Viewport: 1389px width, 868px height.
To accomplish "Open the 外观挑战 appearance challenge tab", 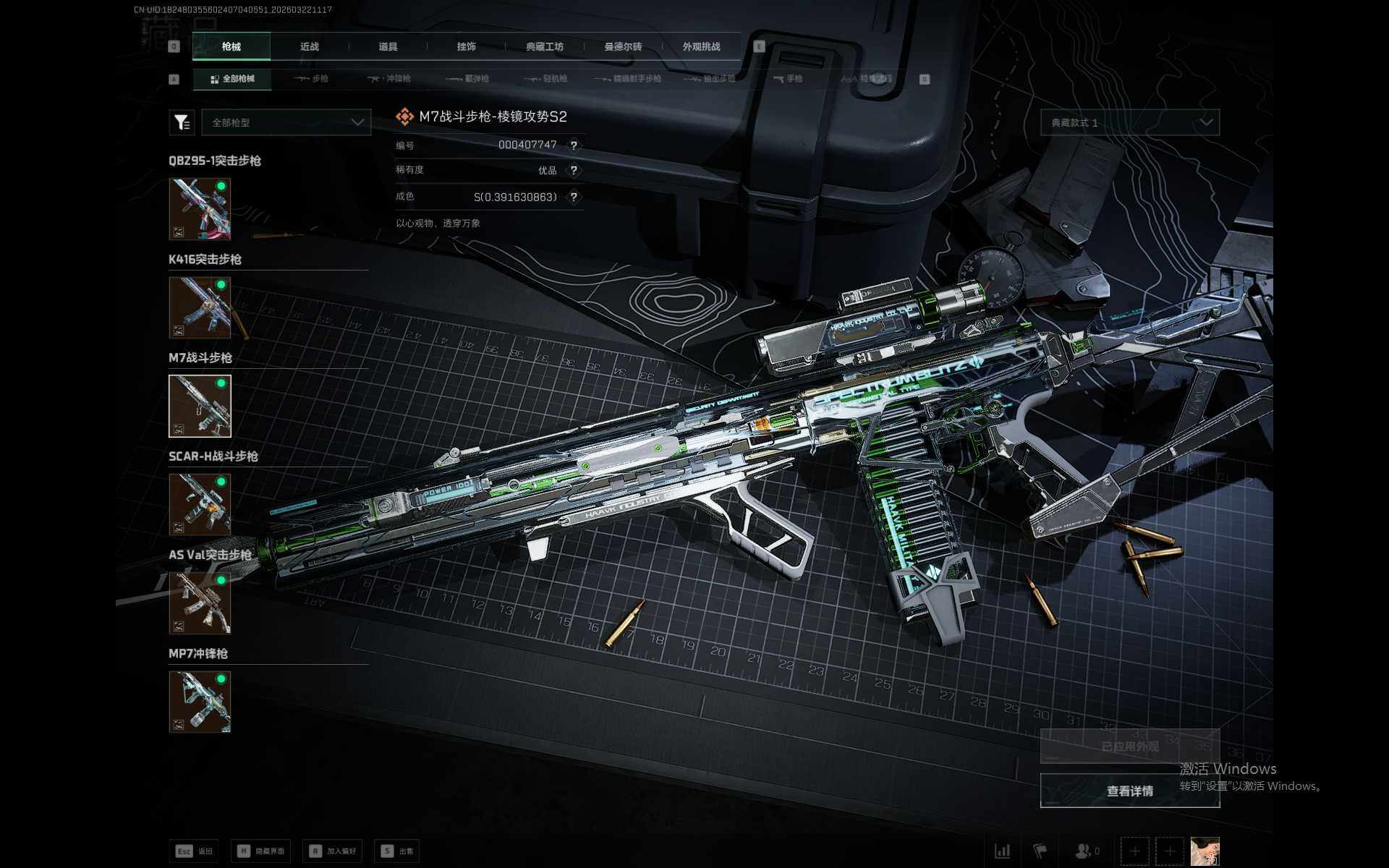I will 701,47.
